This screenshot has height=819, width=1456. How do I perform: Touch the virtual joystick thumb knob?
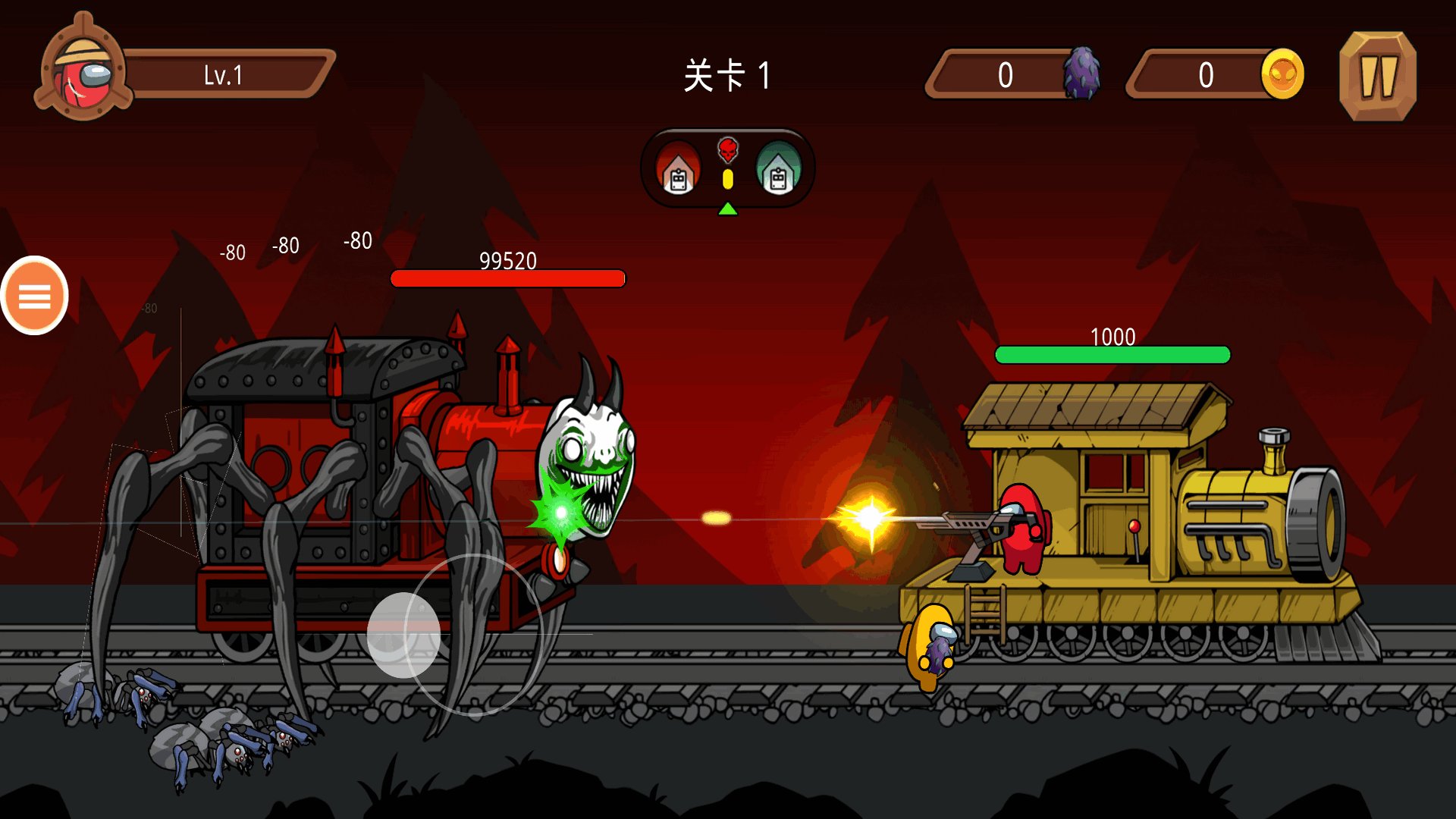[x=403, y=634]
